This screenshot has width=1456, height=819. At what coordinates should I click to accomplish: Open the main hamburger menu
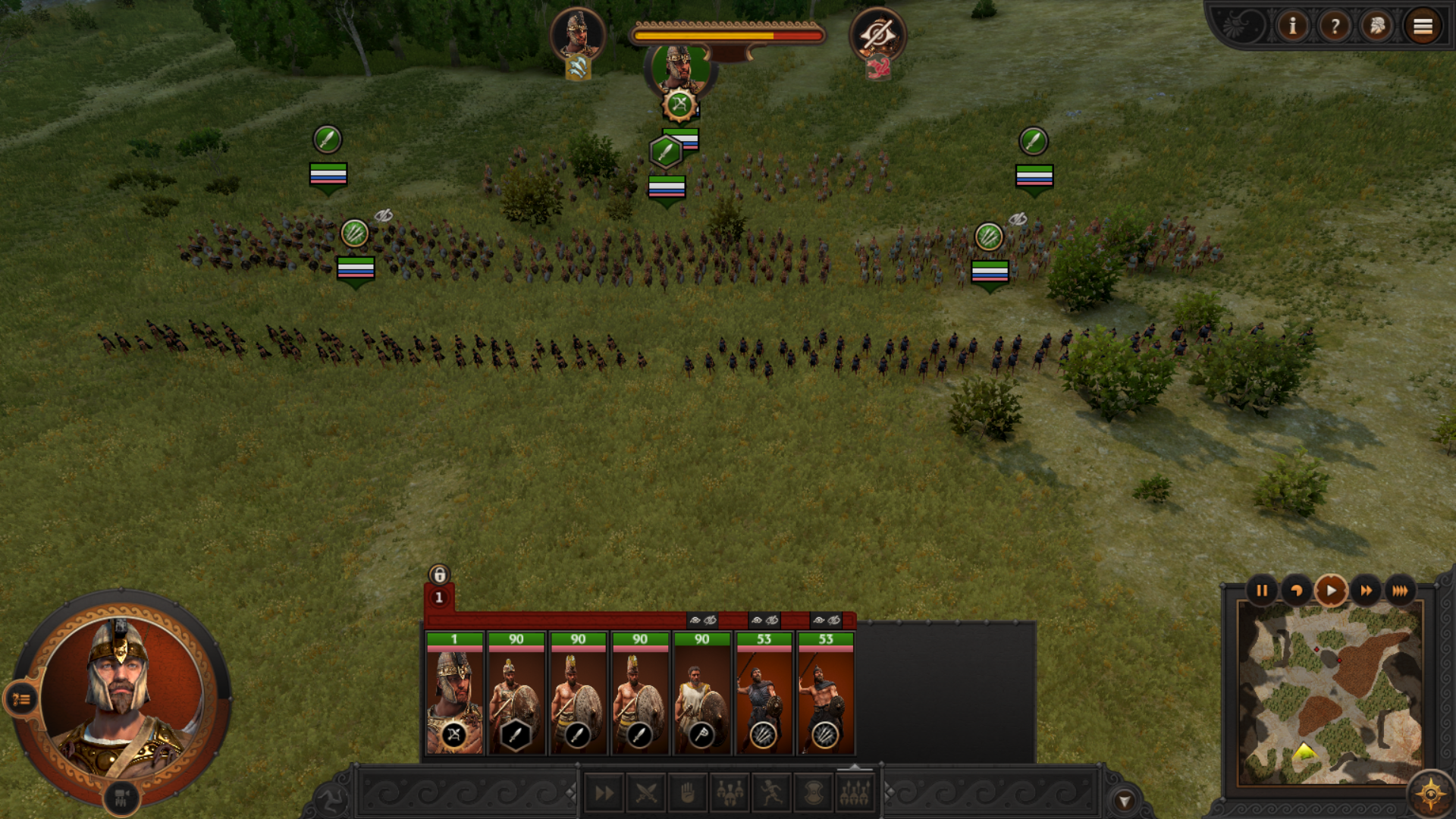[1423, 27]
